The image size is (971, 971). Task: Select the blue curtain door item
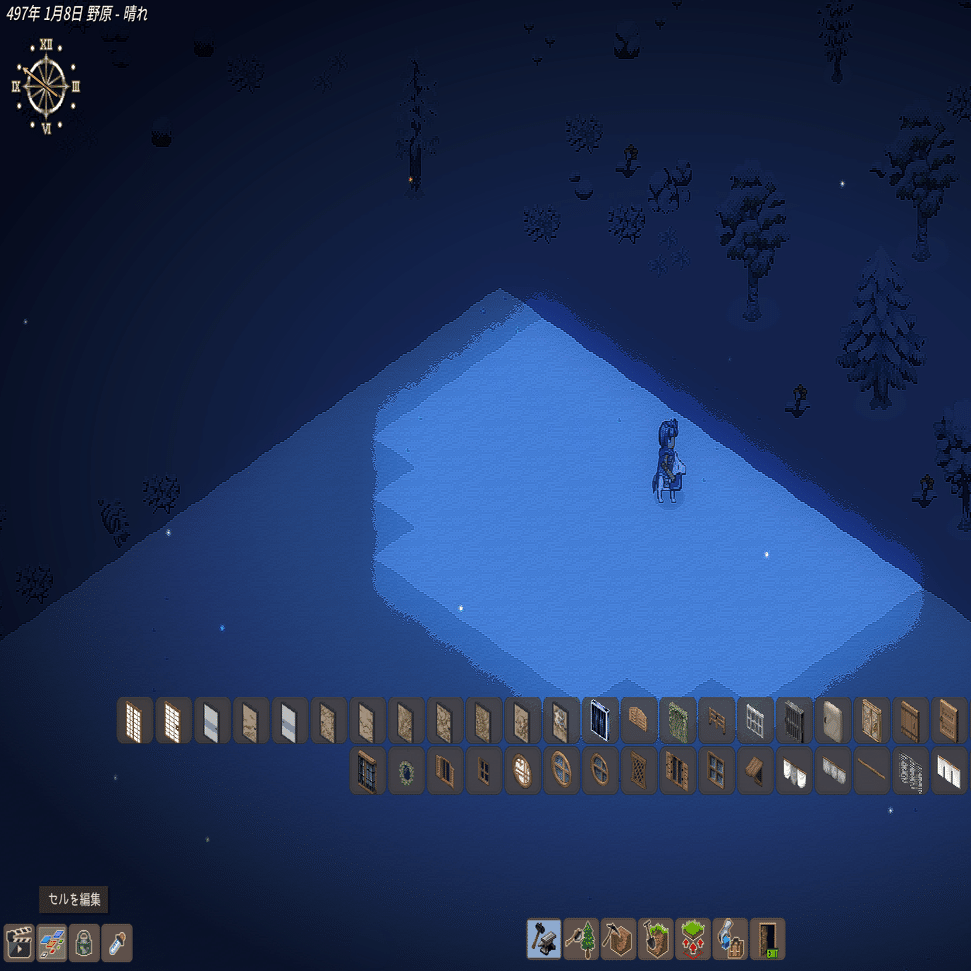click(601, 720)
